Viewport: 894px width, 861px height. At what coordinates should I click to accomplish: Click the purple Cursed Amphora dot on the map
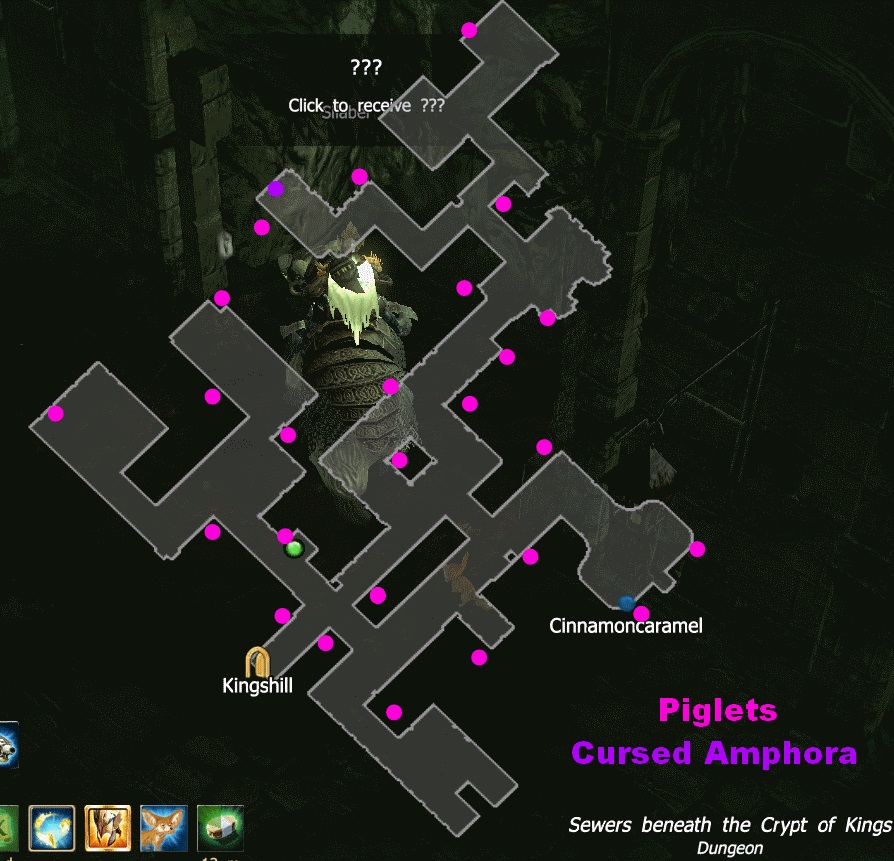click(x=276, y=188)
